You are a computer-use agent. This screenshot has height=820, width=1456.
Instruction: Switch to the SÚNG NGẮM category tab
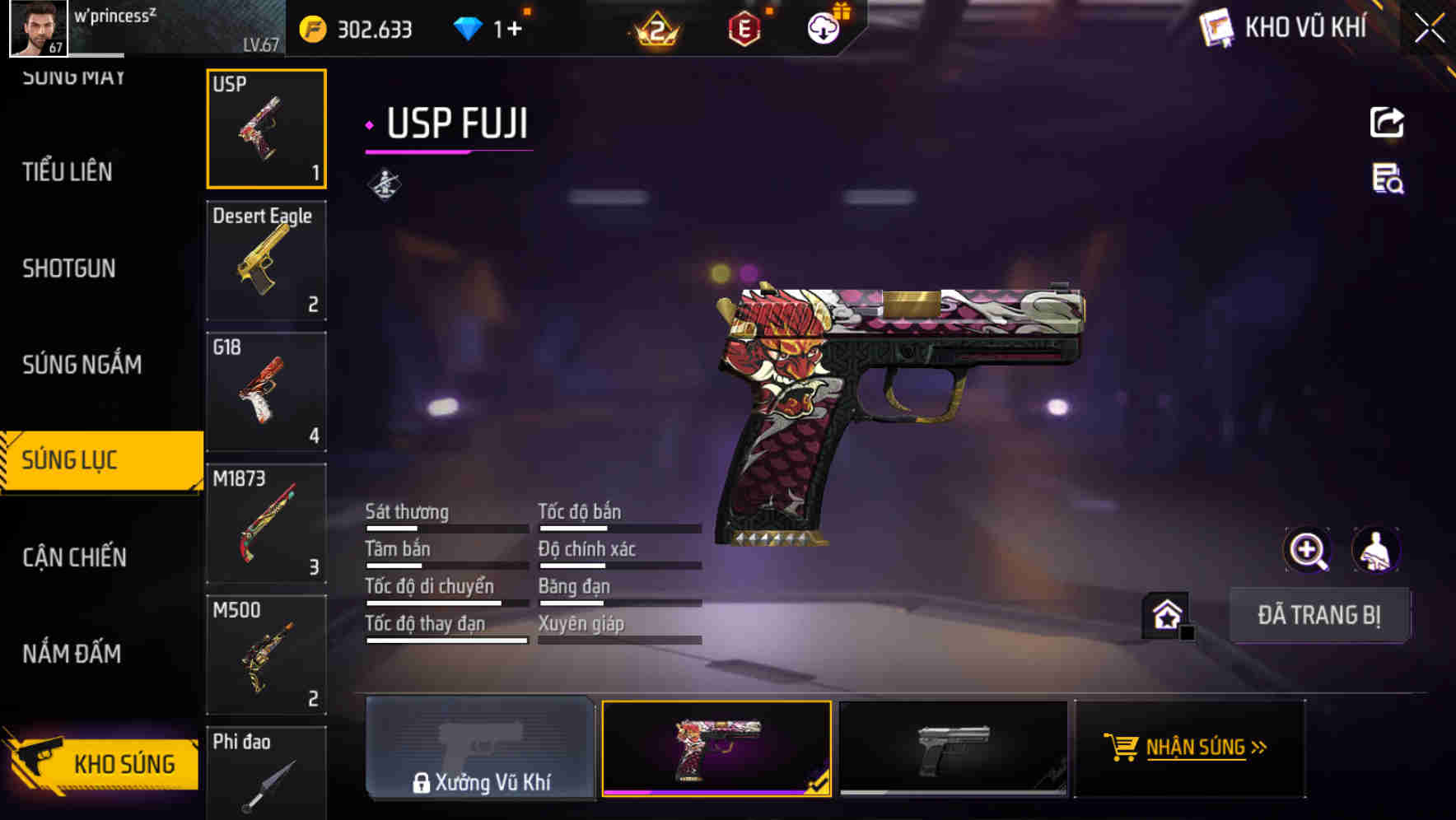[82, 365]
